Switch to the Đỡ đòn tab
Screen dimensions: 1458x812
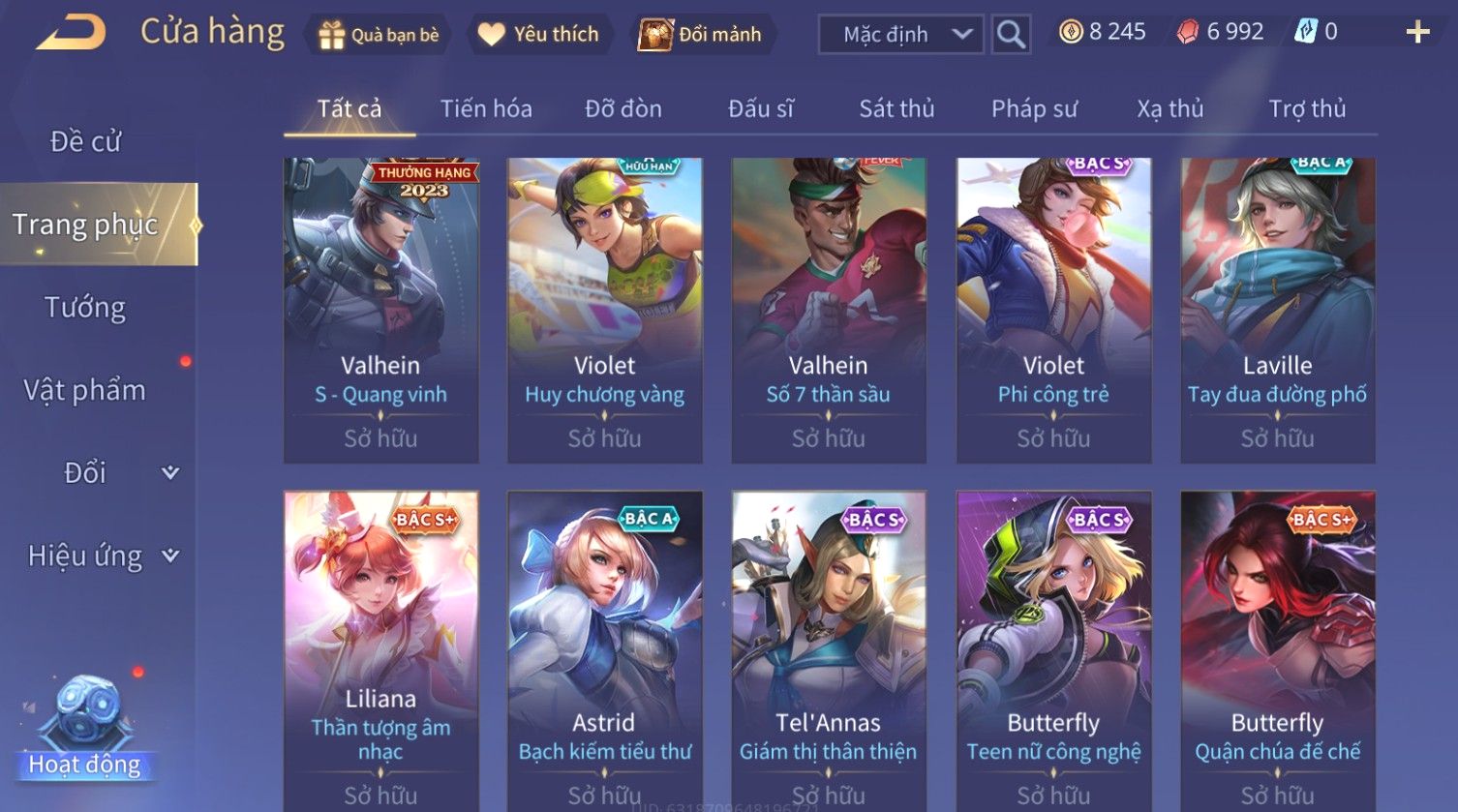[x=623, y=108]
